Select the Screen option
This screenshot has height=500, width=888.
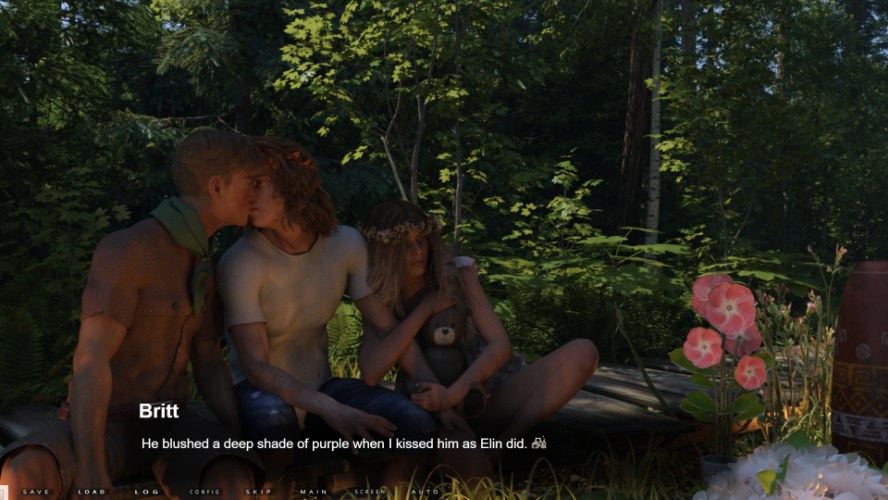click(369, 492)
